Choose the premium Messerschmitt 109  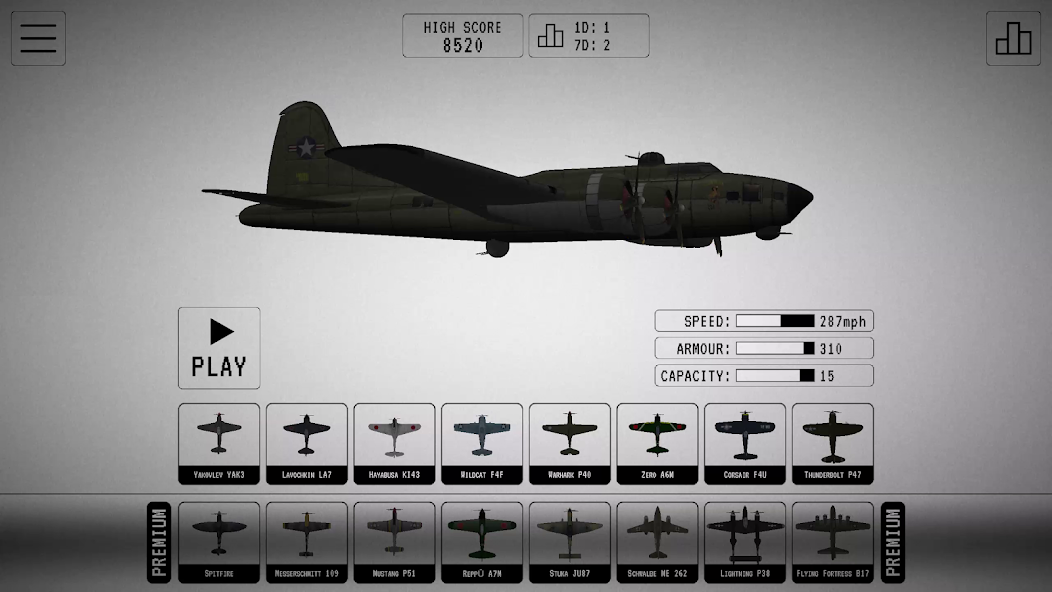coord(306,541)
